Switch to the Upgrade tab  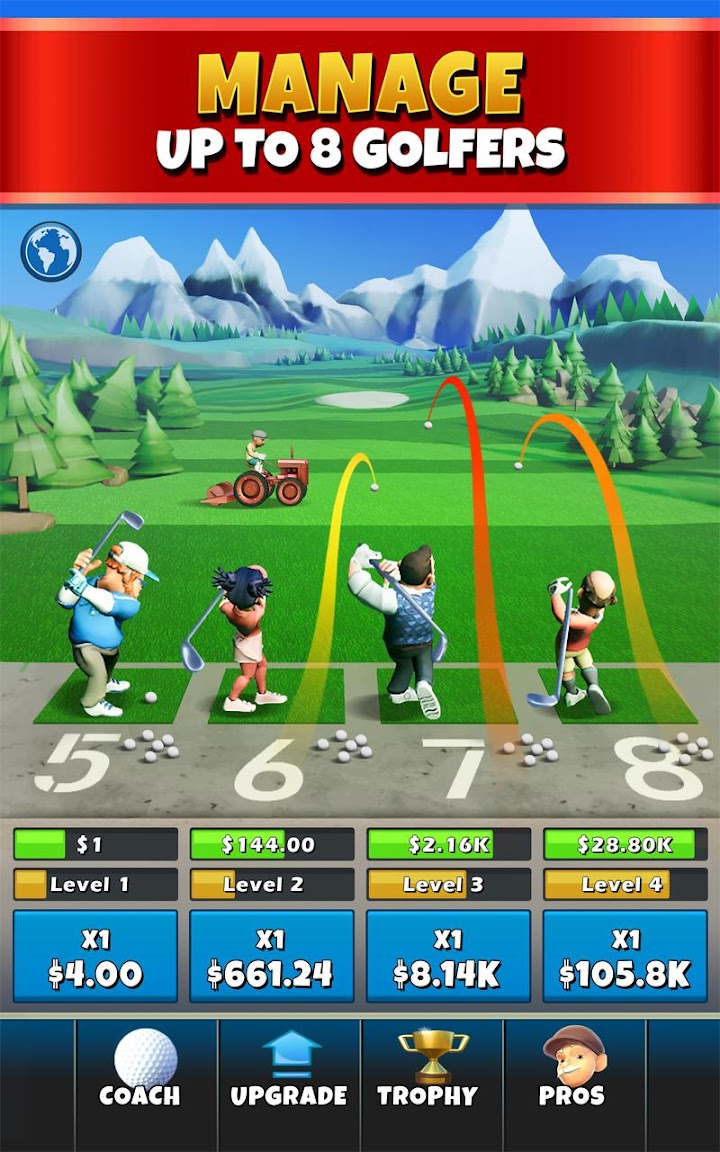[x=289, y=1070]
